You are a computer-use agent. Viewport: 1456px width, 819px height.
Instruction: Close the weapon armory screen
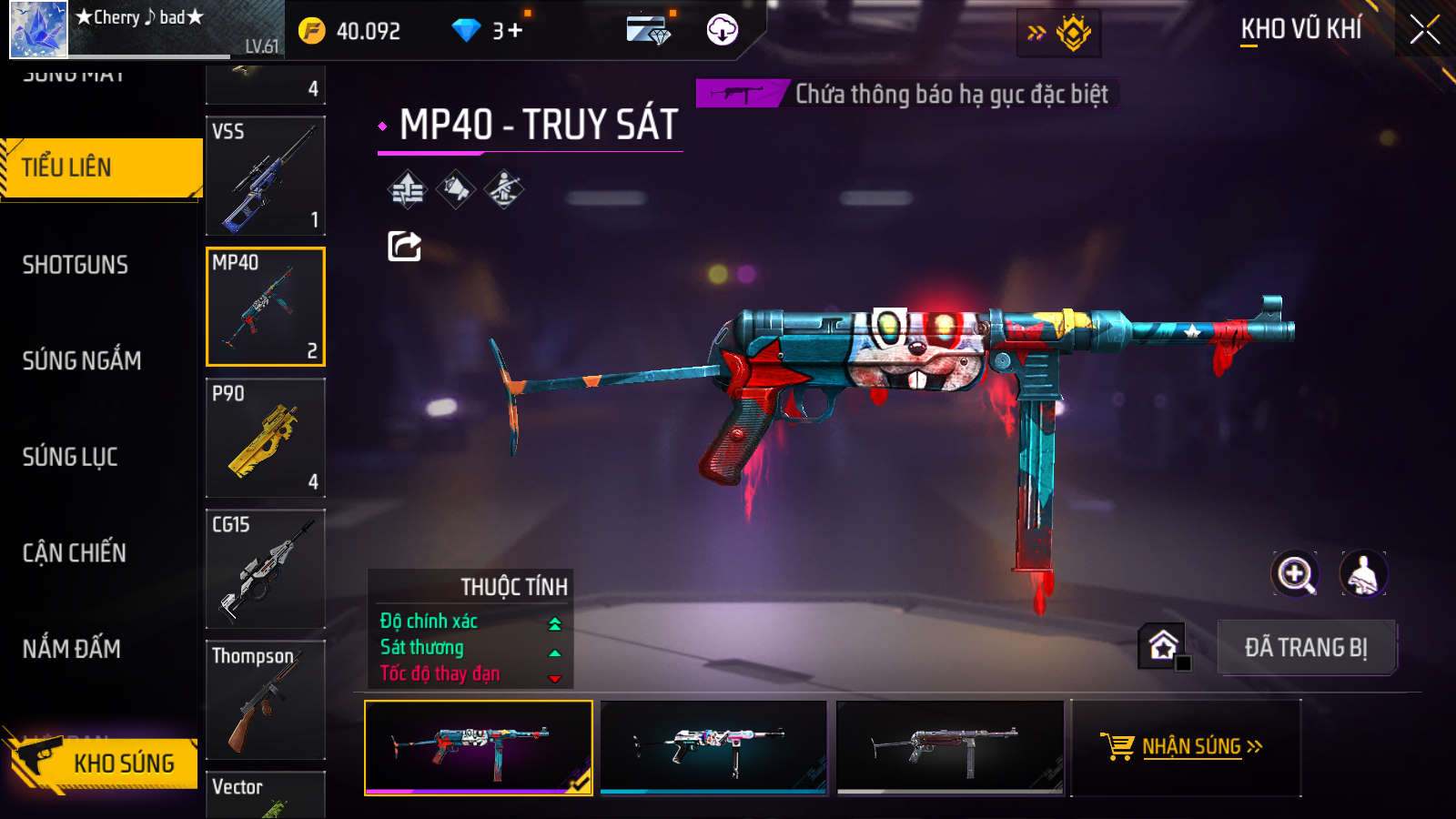(x=1424, y=30)
